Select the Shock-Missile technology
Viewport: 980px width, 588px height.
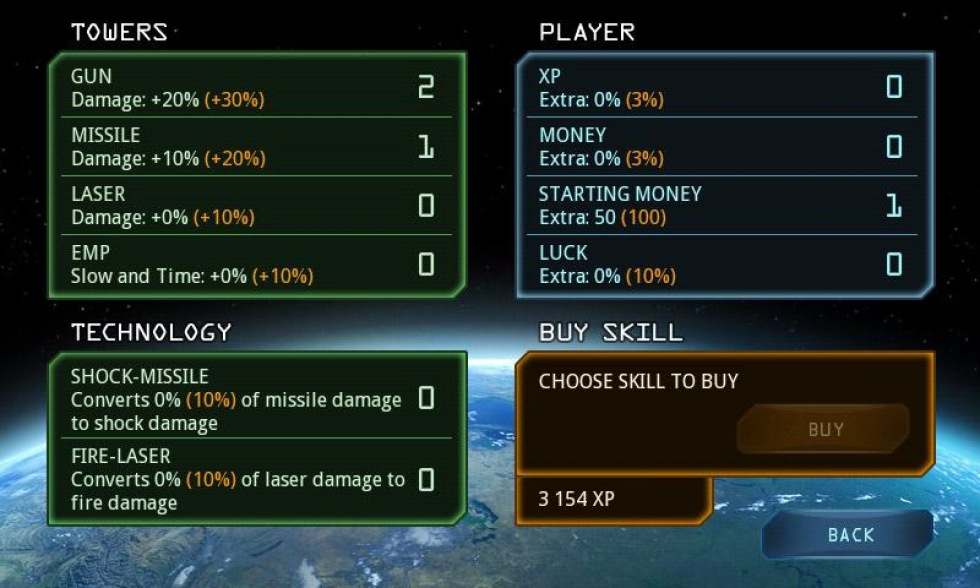pyautogui.click(x=257, y=399)
